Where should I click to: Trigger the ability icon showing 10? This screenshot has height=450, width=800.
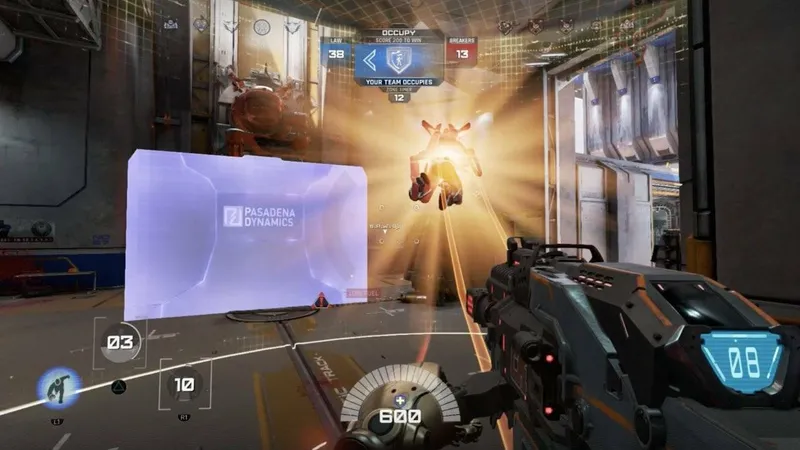184,383
